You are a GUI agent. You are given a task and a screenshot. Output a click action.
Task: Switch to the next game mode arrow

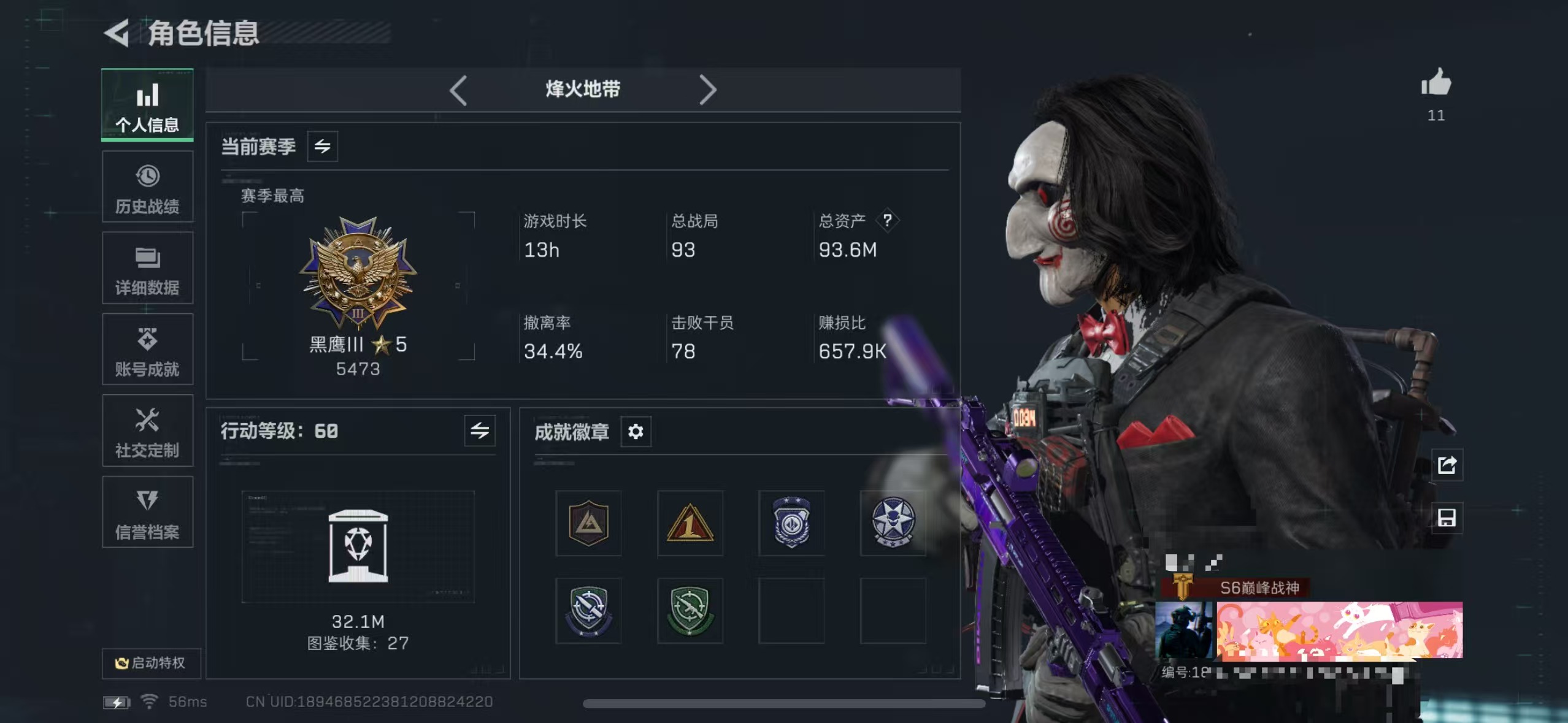click(x=708, y=90)
